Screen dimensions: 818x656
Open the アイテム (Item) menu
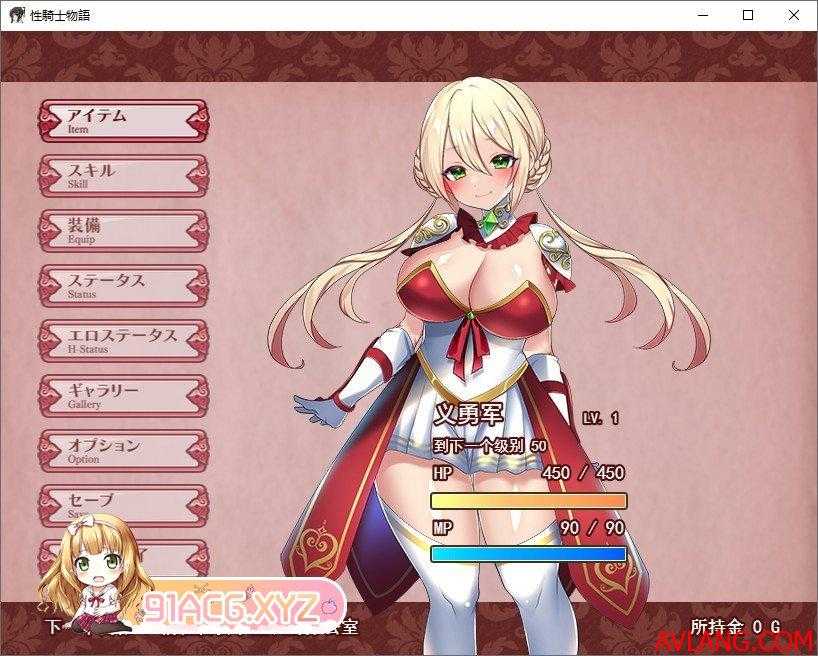[x=123, y=121]
